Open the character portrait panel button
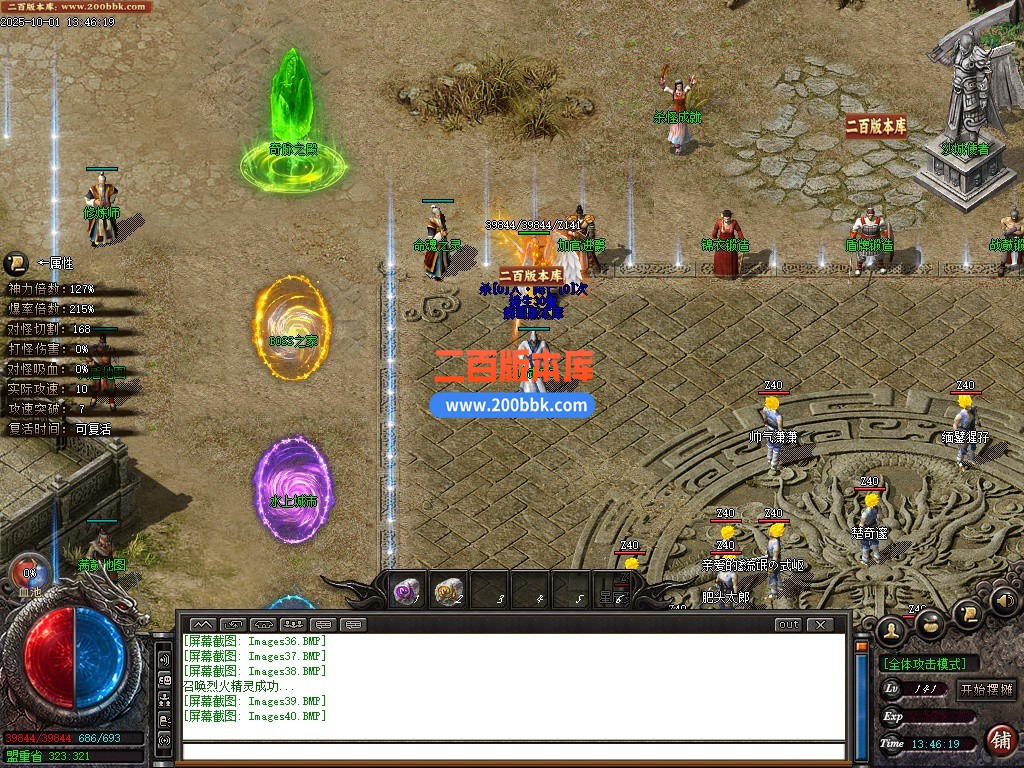The image size is (1024, 768). click(x=891, y=629)
